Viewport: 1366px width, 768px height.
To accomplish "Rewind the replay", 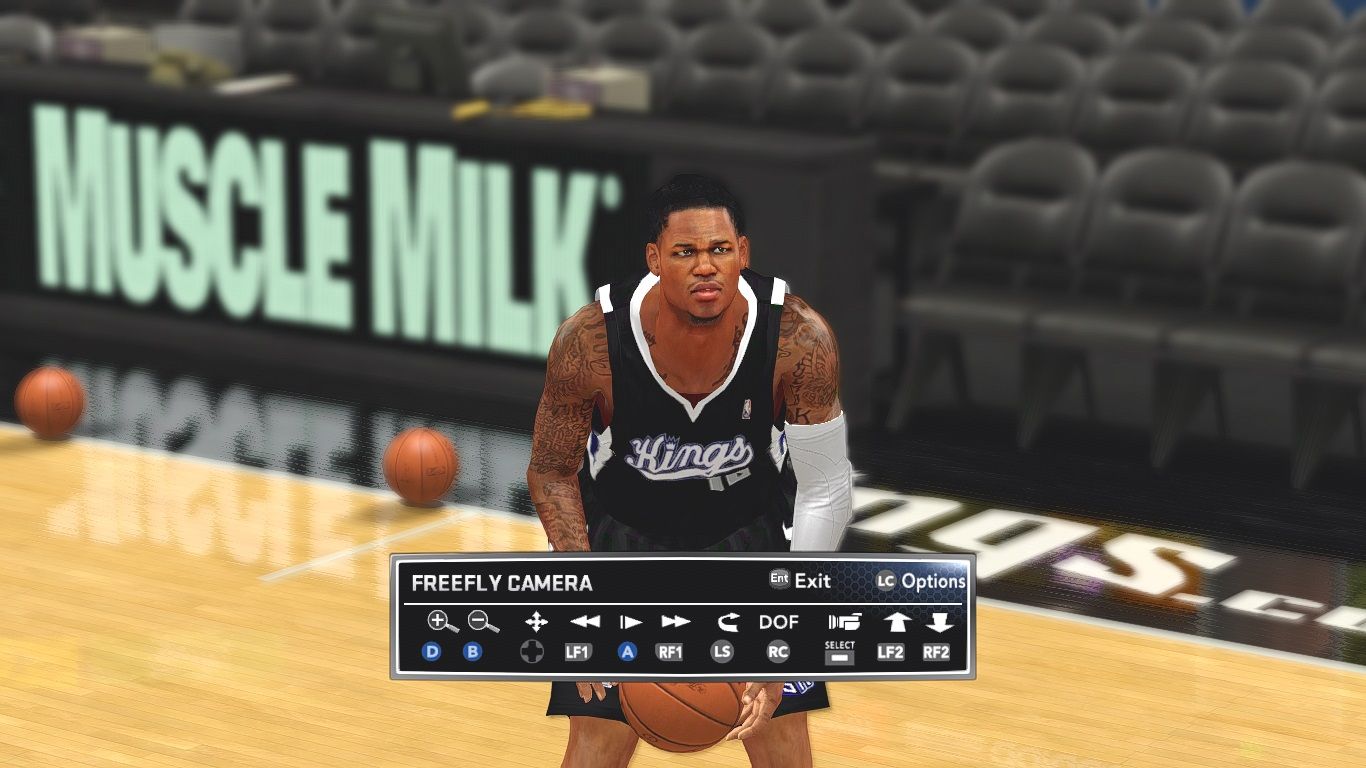I will pyautogui.click(x=584, y=622).
